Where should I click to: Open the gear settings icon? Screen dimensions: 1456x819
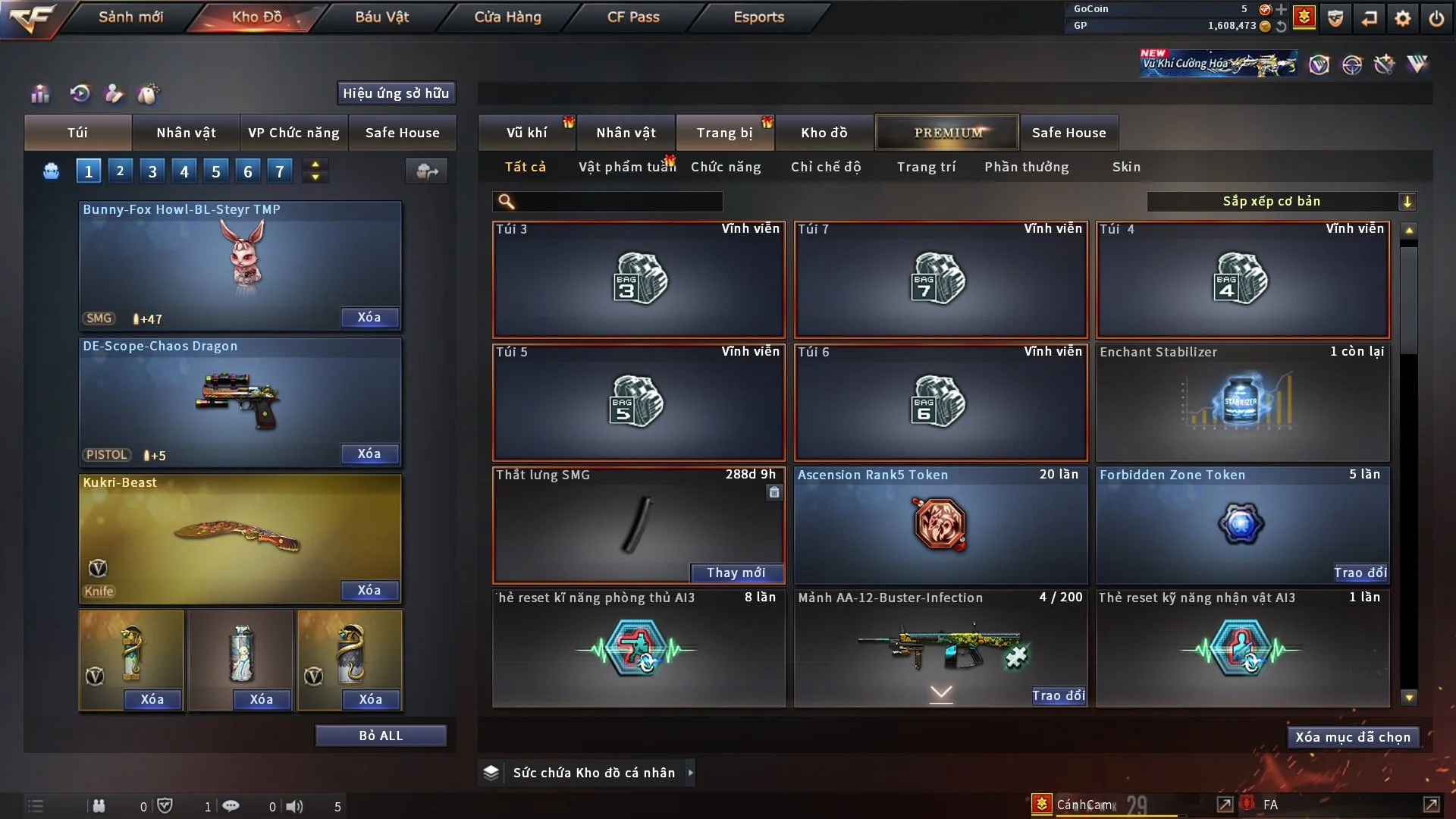tap(1403, 18)
